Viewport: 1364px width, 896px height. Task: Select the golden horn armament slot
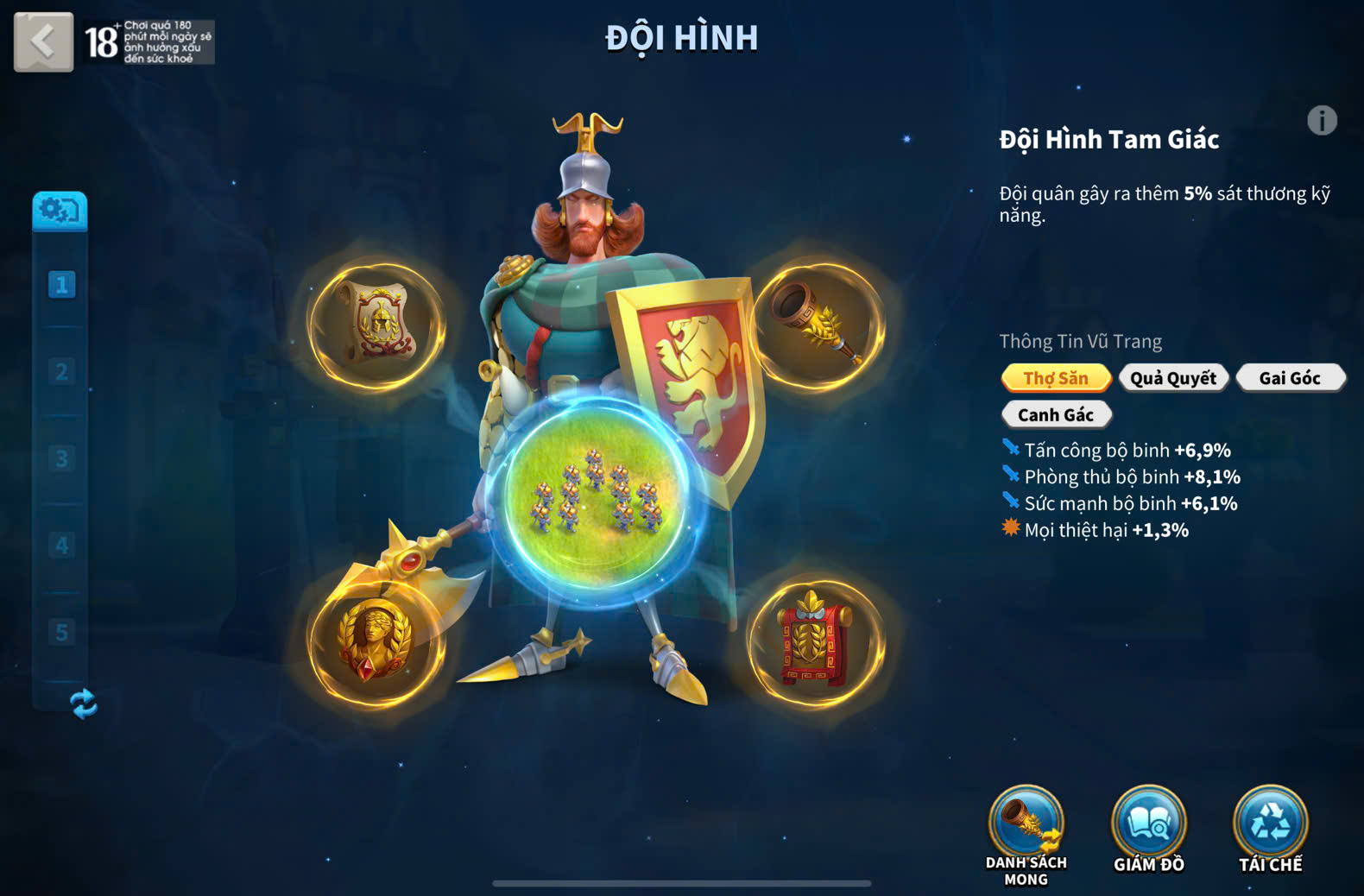coord(818,325)
